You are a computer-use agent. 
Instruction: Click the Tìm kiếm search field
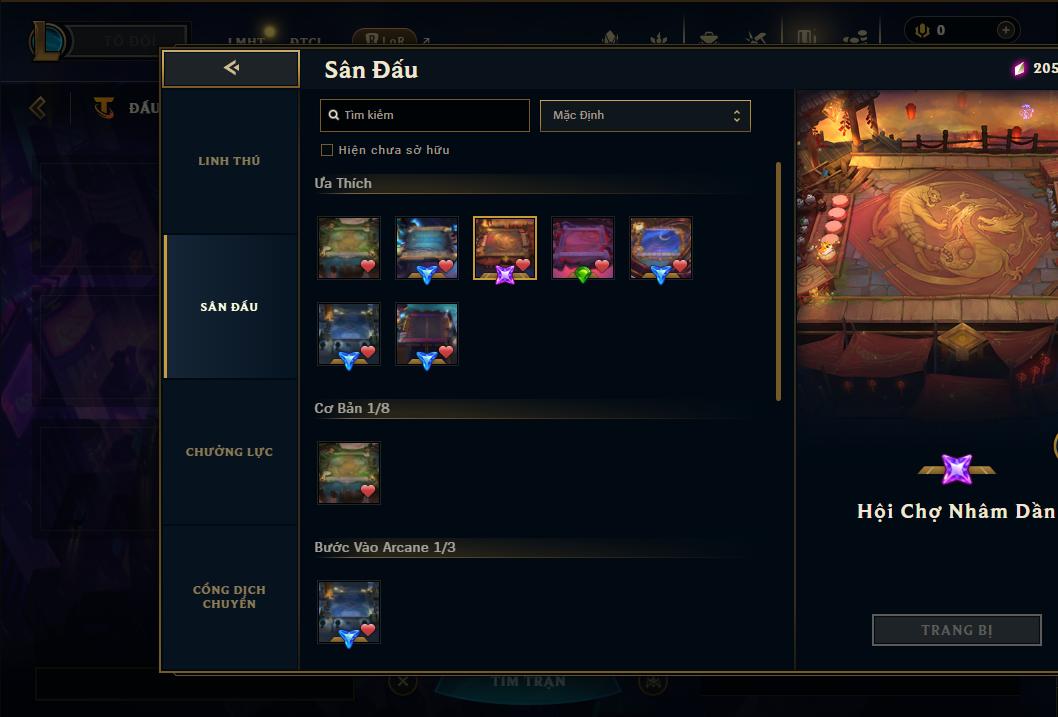point(425,115)
